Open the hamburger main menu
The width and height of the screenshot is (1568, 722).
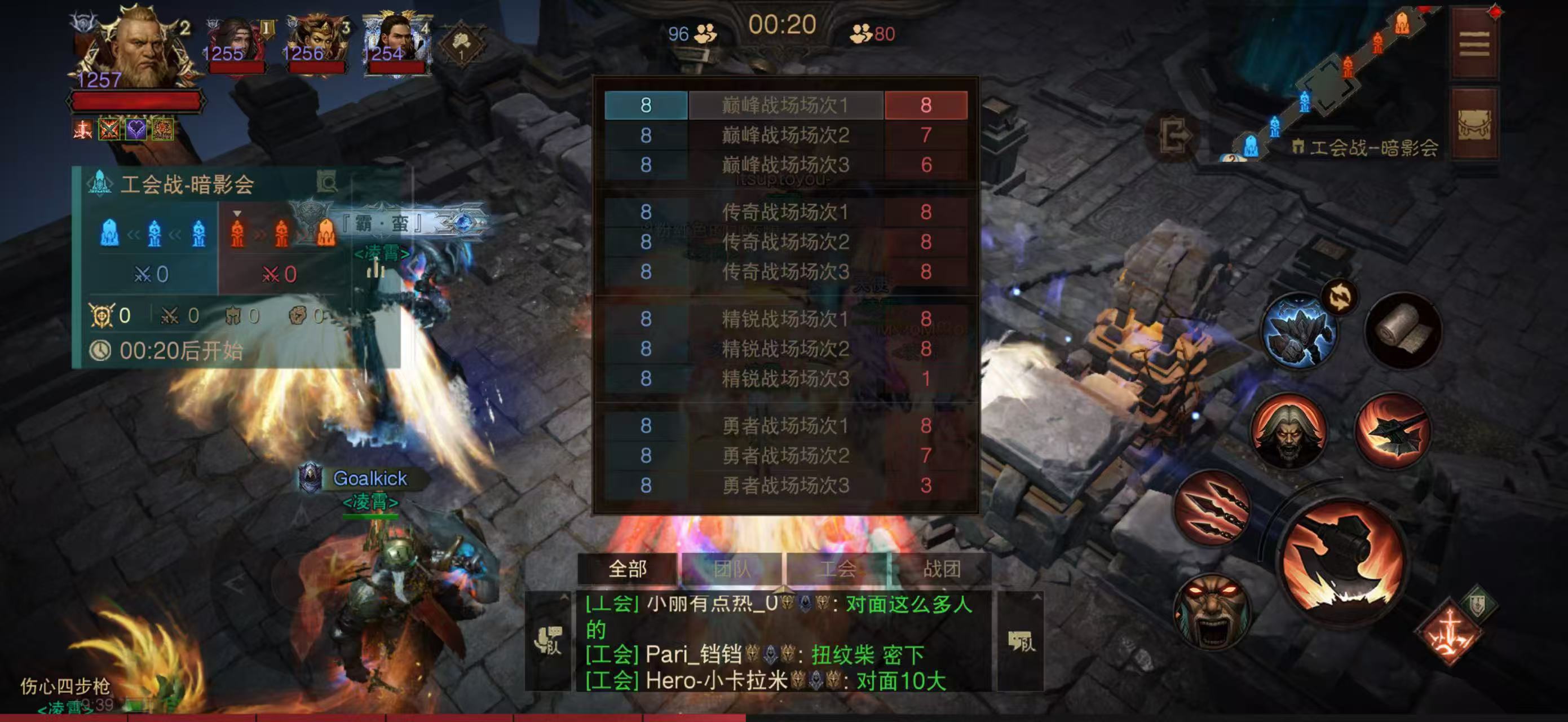pyautogui.click(x=1474, y=44)
